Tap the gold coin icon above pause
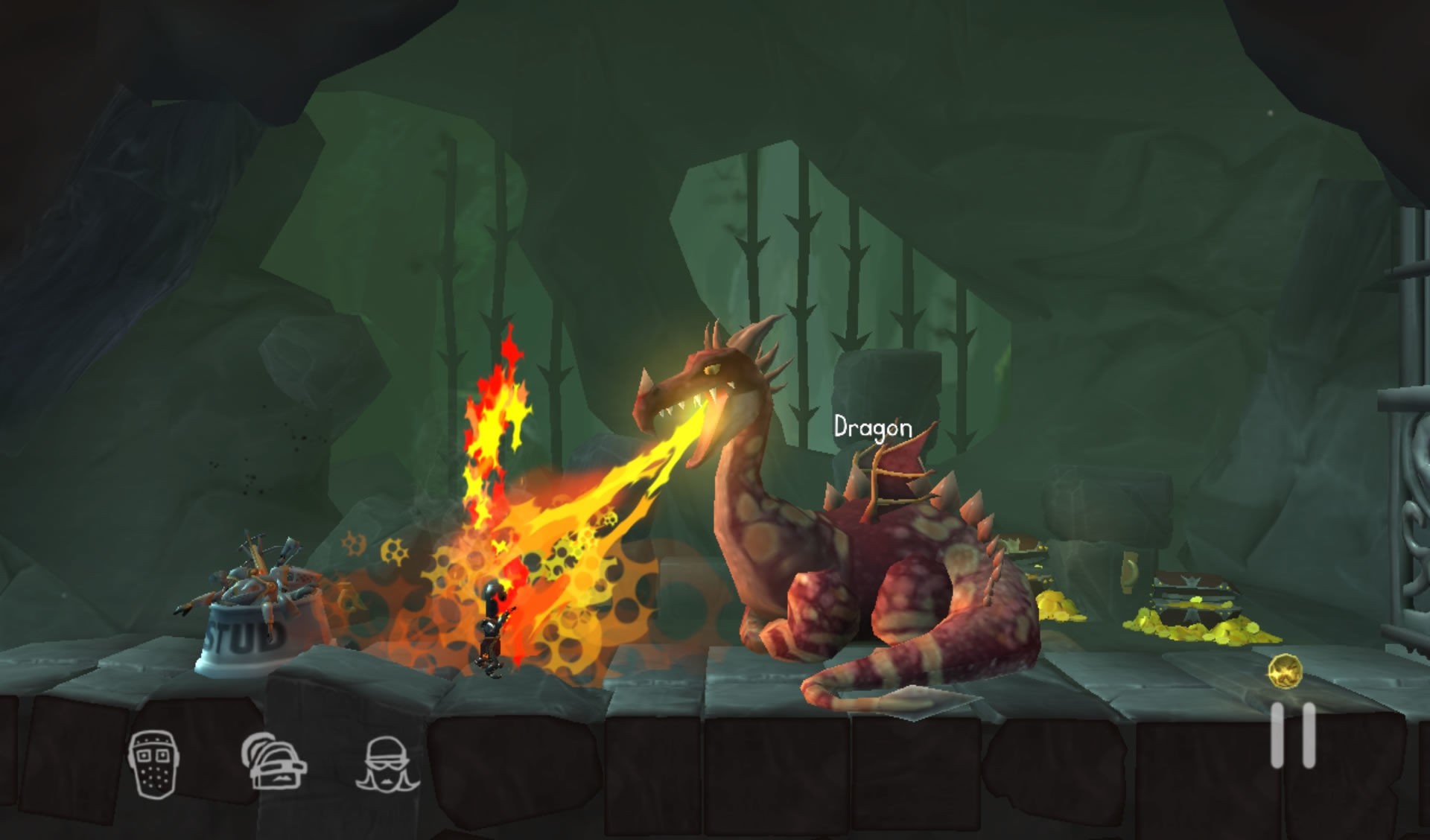The width and height of the screenshot is (1430, 840). pyautogui.click(x=1285, y=671)
